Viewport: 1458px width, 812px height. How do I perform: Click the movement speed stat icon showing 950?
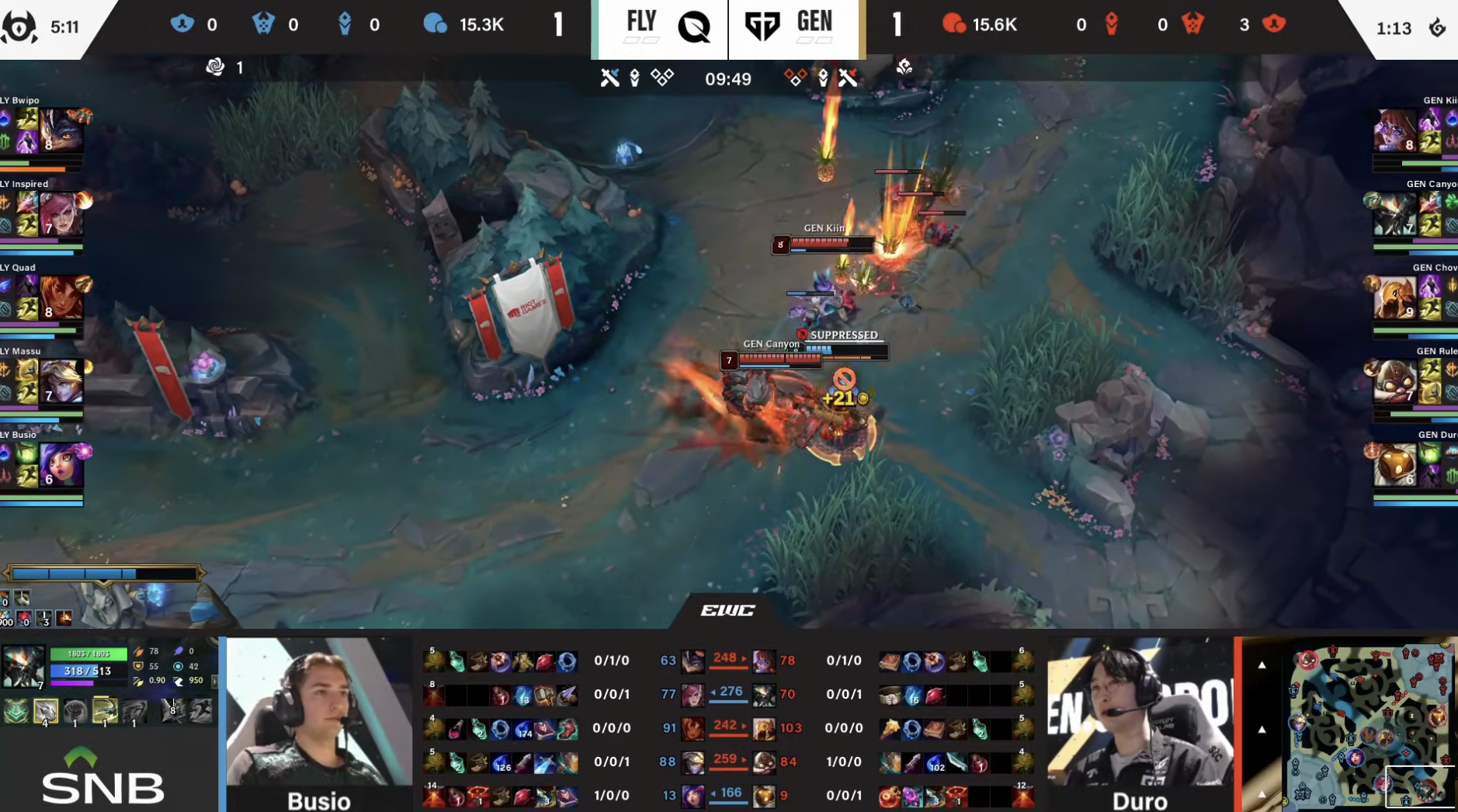(x=179, y=682)
